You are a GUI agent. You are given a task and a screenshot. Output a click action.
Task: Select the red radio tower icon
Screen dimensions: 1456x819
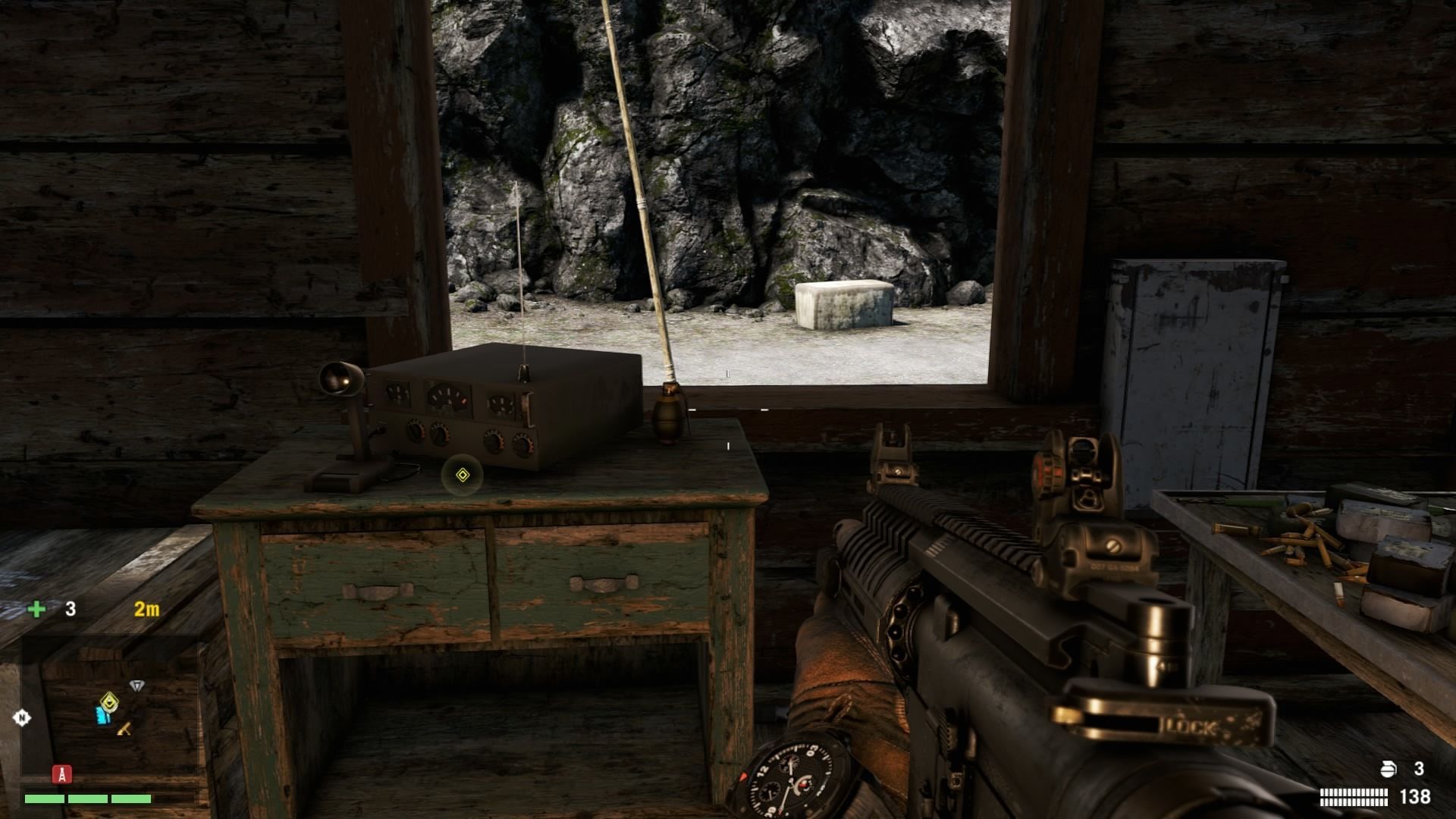click(x=61, y=774)
